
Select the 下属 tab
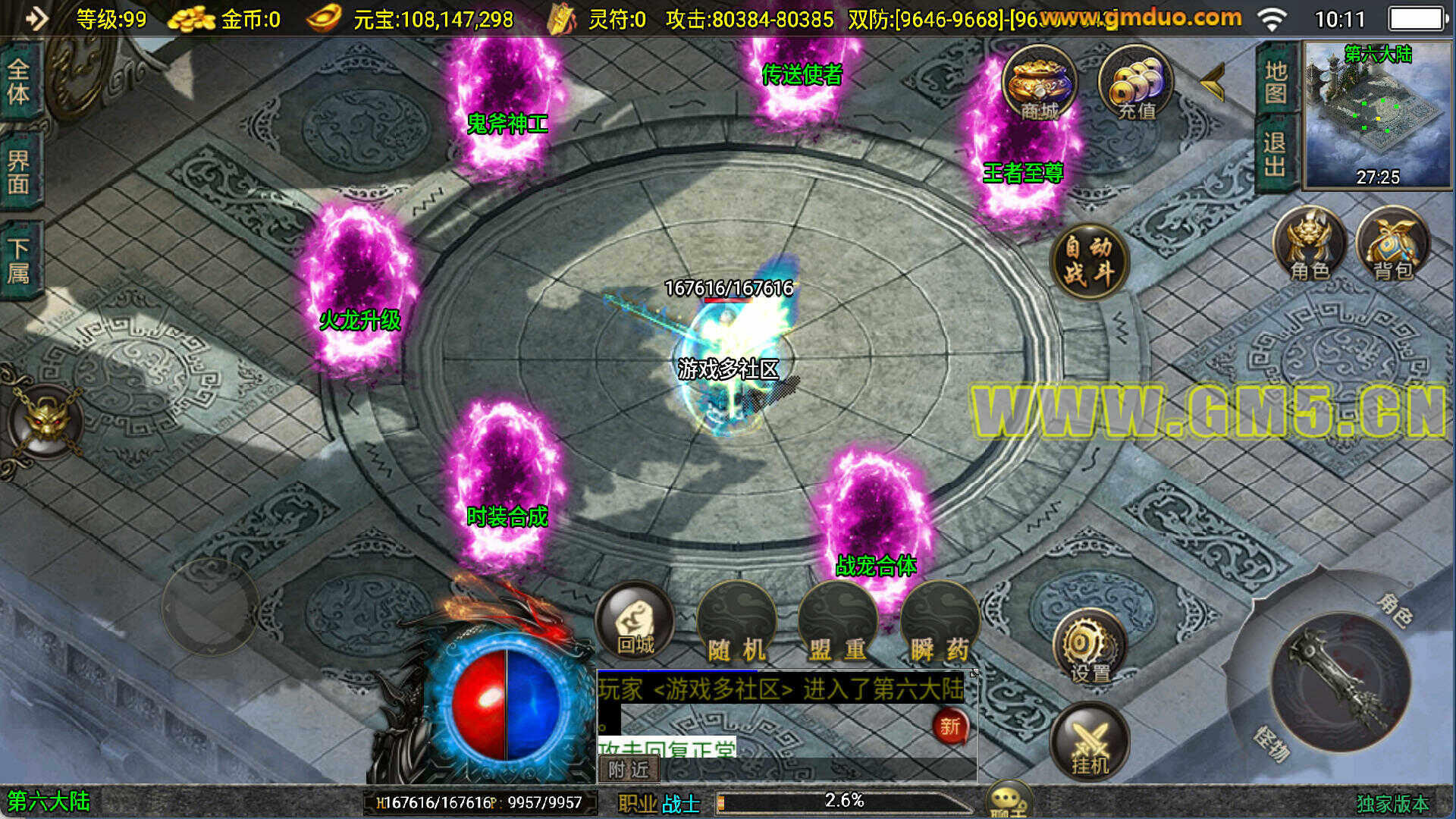[x=19, y=260]
